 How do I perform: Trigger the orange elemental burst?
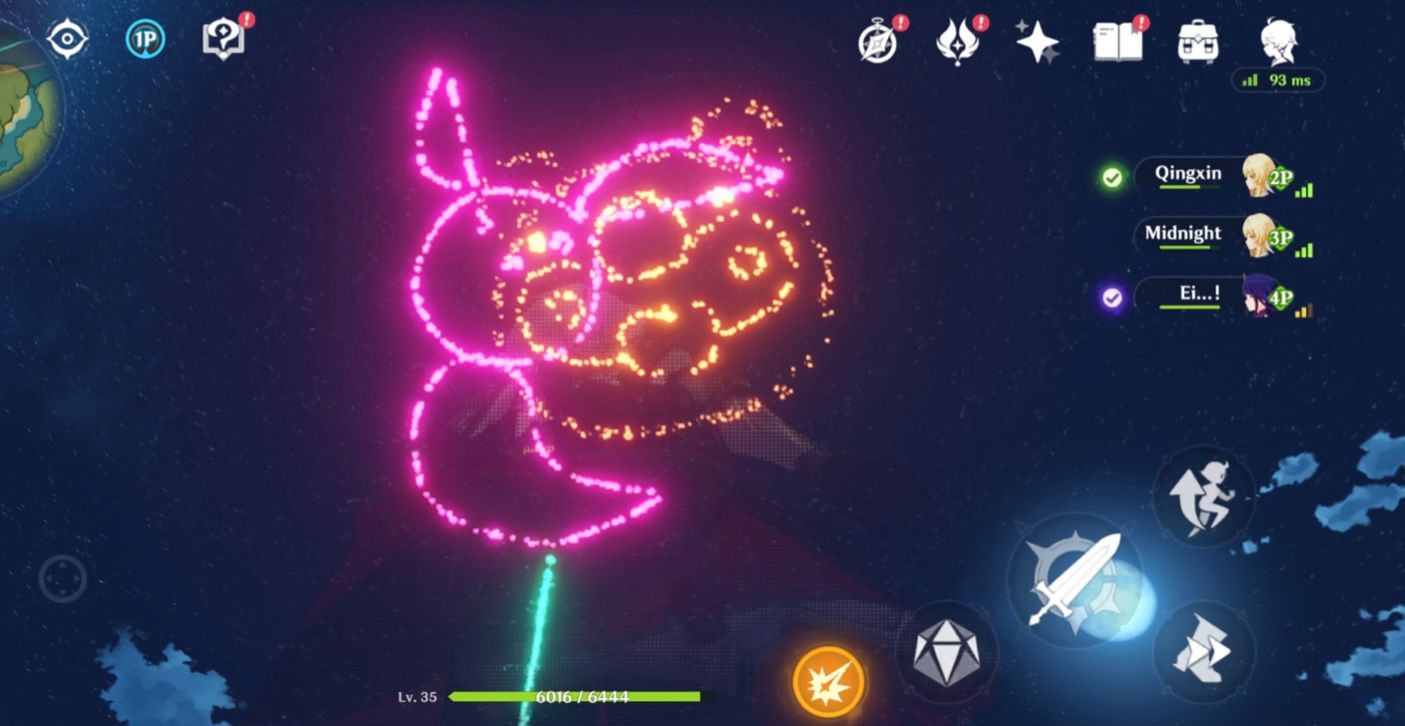click(x=829, y=682)
